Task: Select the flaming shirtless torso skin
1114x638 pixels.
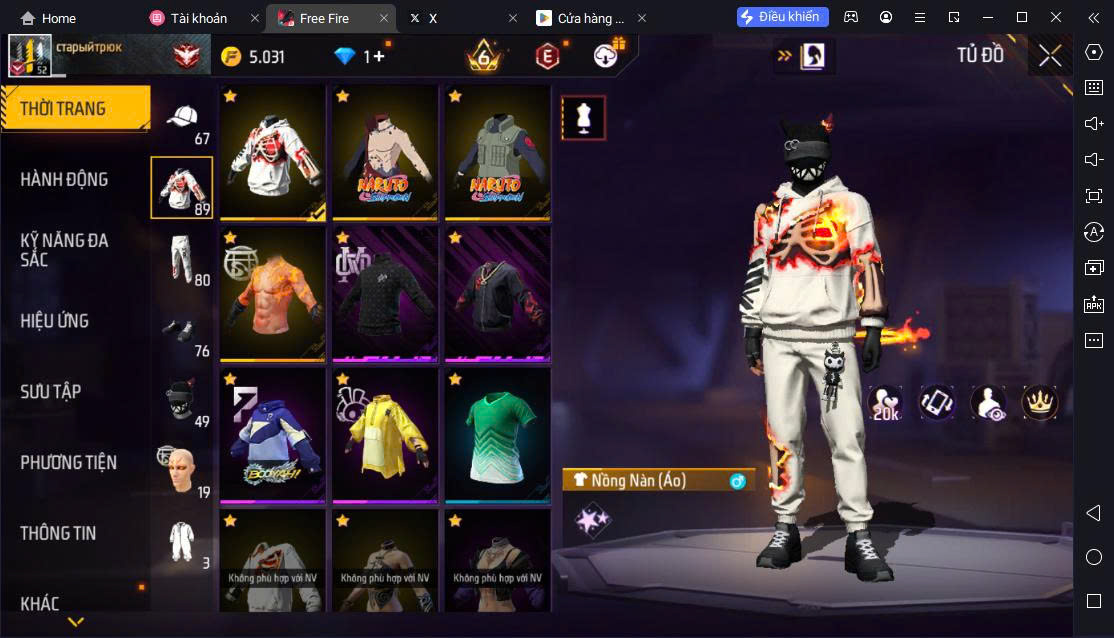Action: 273,294
